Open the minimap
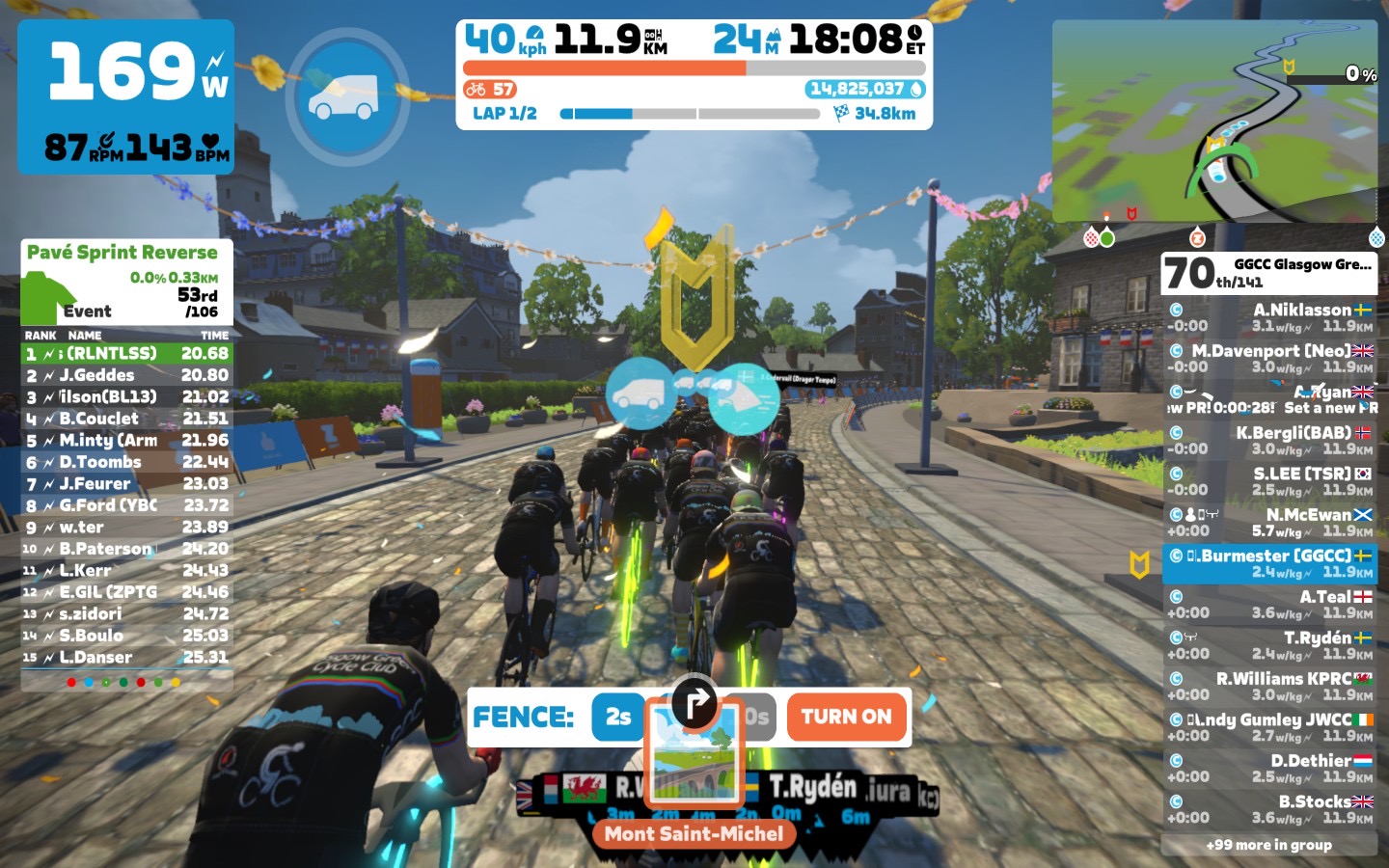 pos(1216,122)
